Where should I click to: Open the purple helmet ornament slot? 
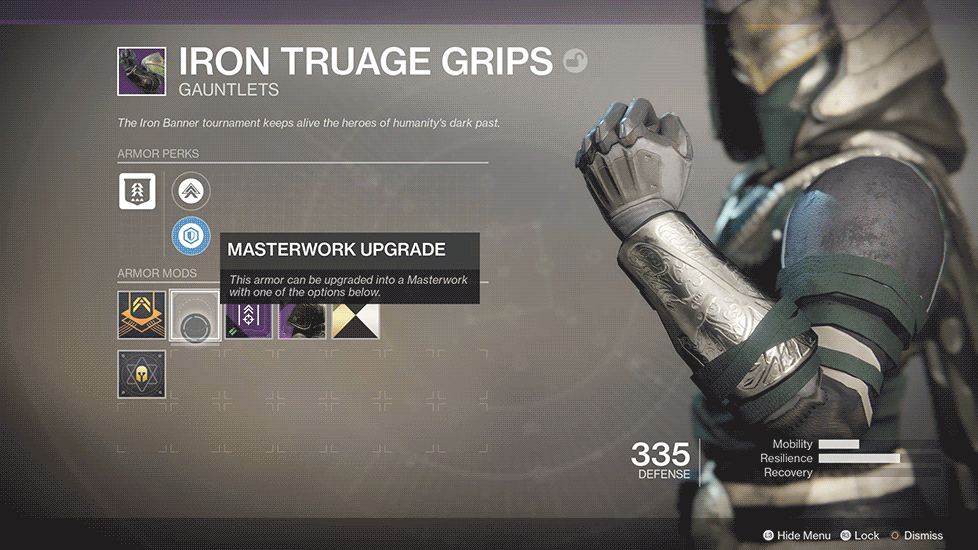click(302, 315)
